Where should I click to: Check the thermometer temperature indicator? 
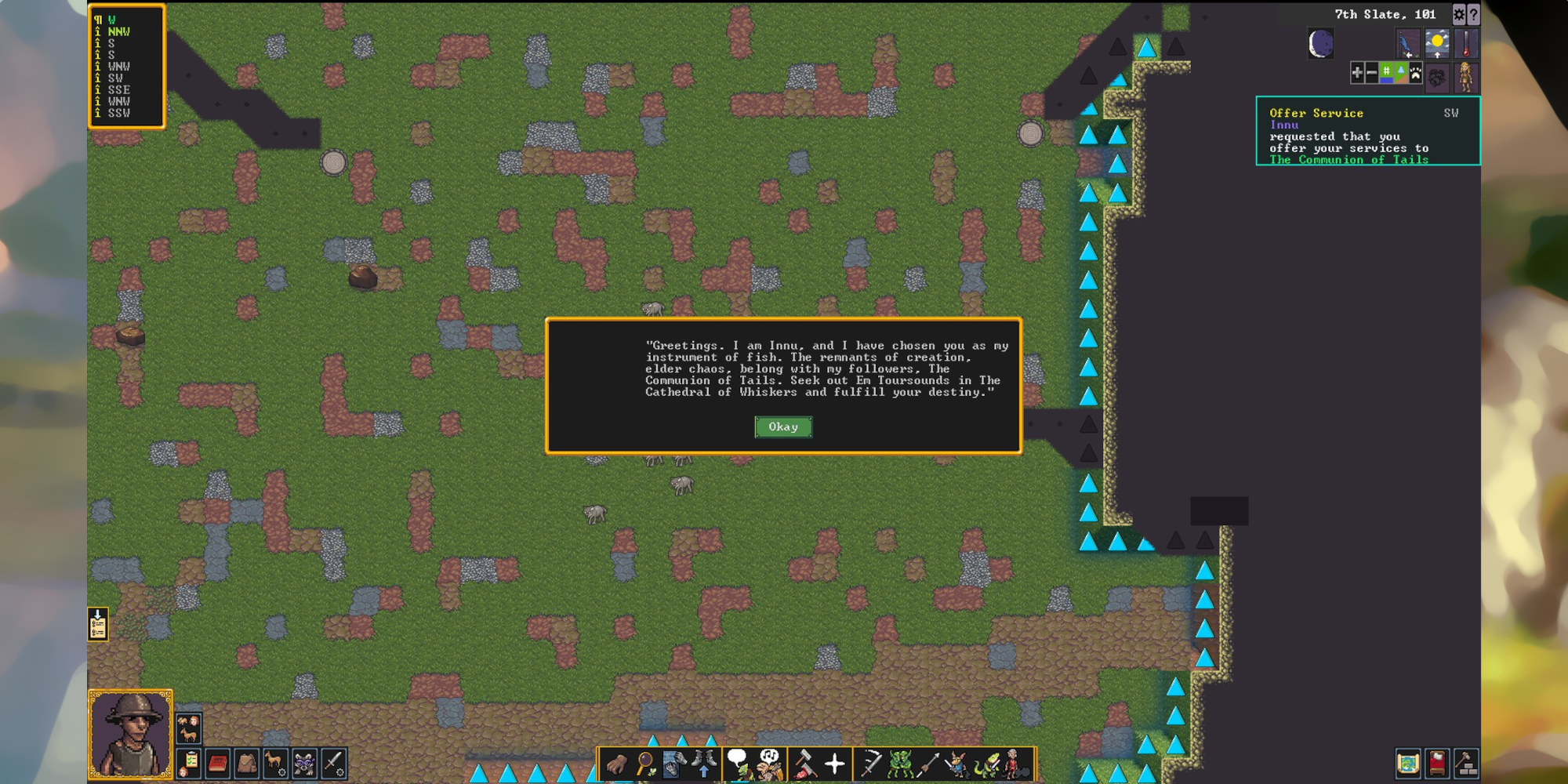(1466, 44)
